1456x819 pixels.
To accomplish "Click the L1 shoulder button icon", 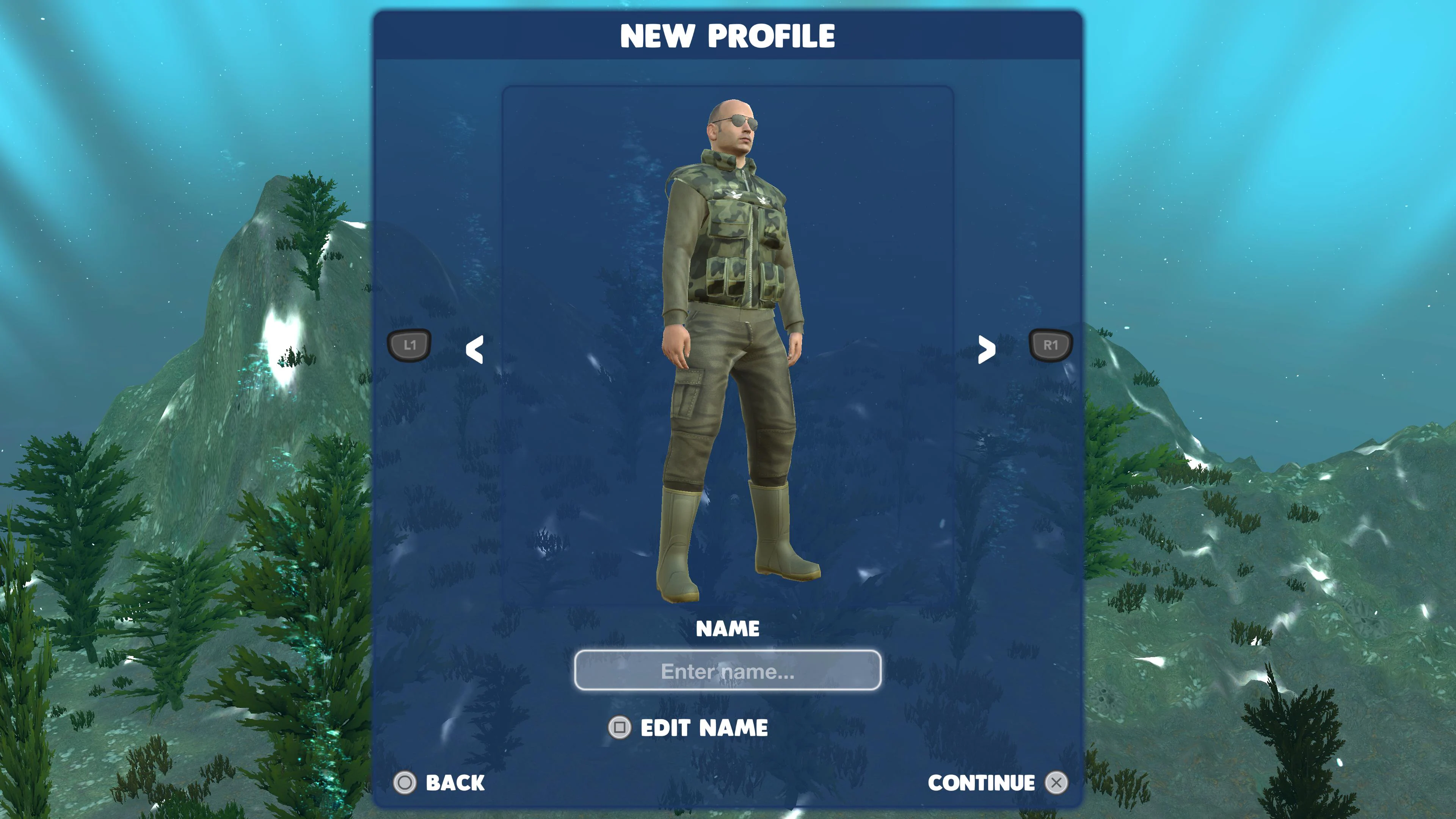I will point(409,345).
